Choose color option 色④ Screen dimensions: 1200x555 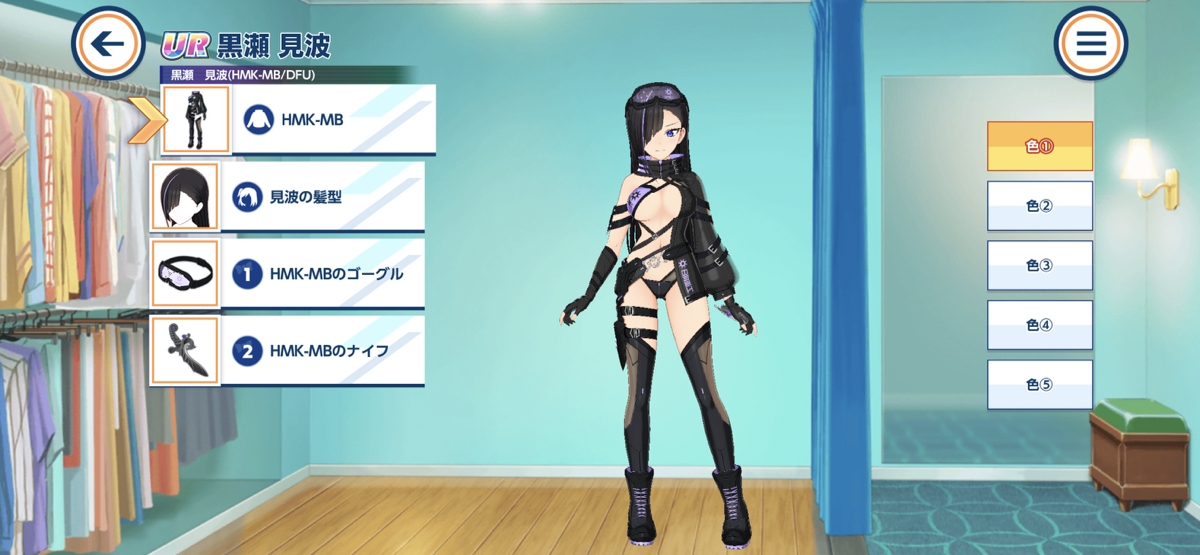pos(1040,325)
